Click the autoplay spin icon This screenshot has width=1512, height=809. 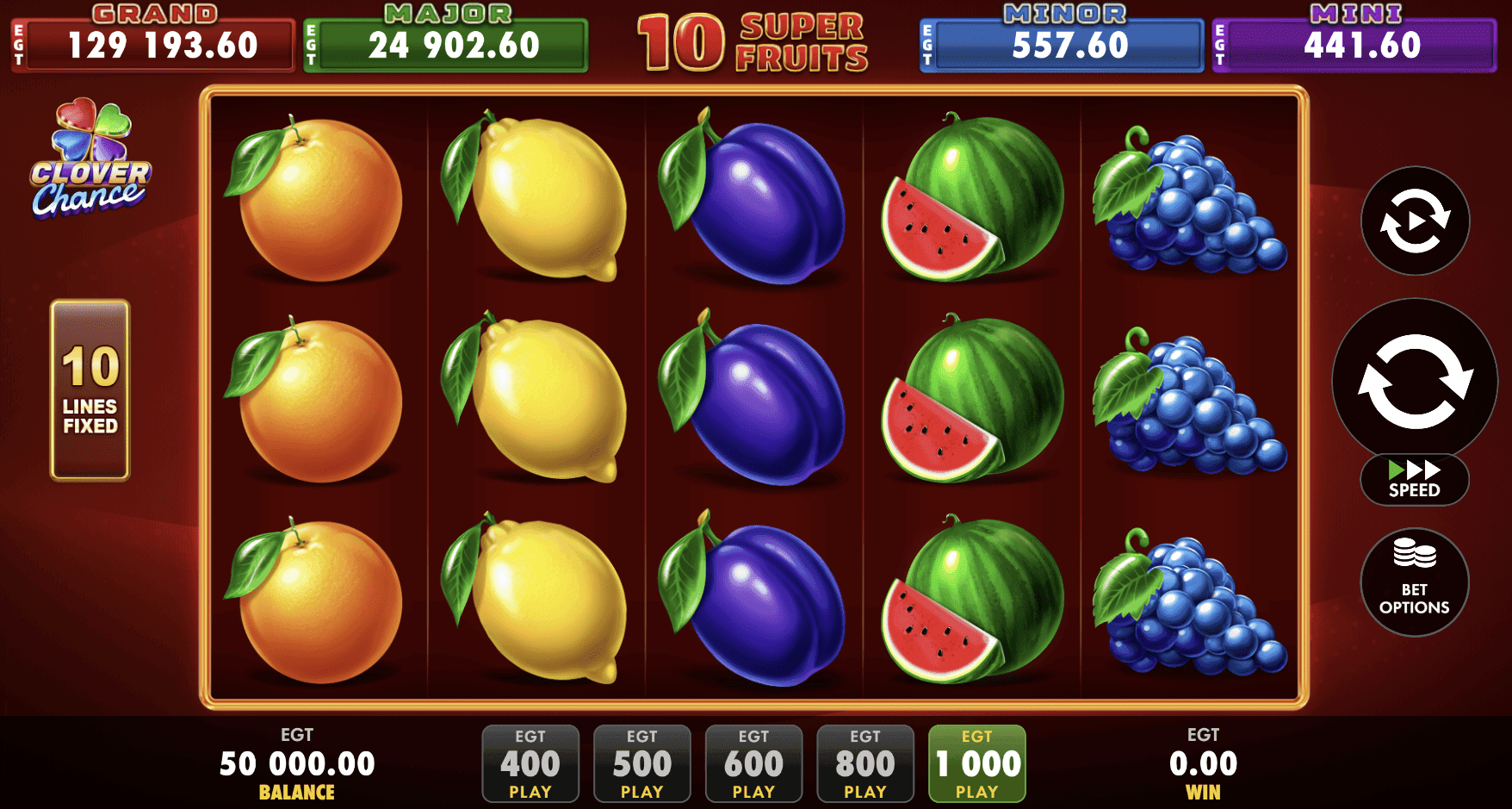[1413, 222]
